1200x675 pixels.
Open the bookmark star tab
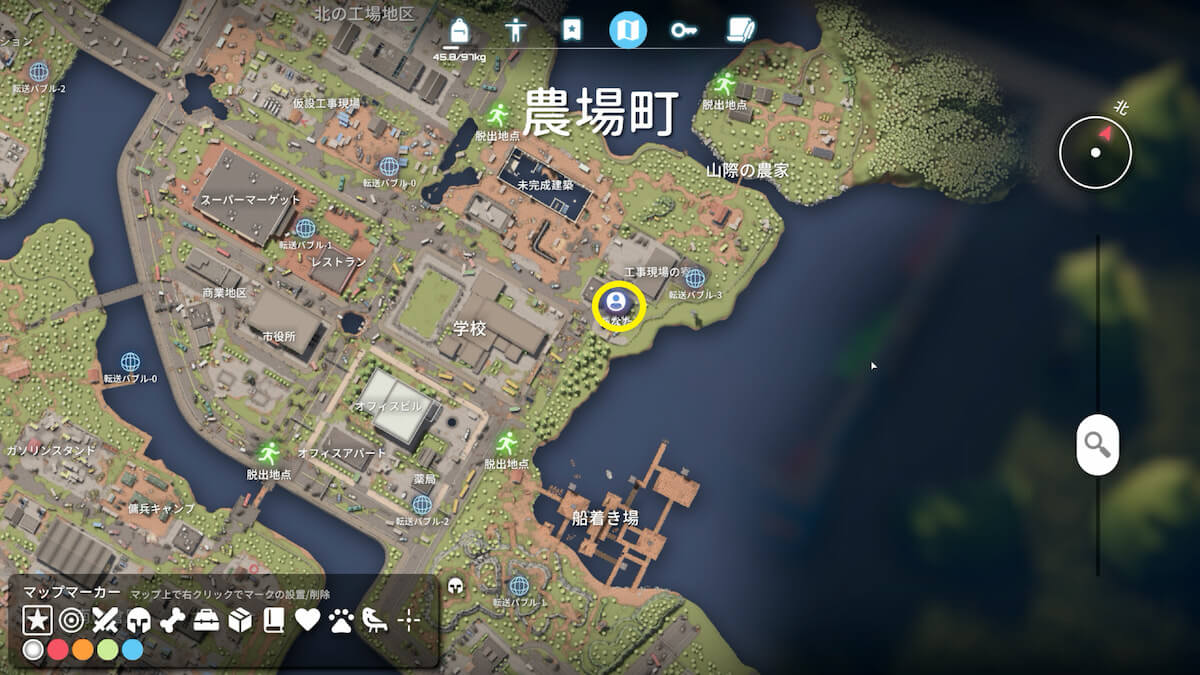(x=571, y=30)
